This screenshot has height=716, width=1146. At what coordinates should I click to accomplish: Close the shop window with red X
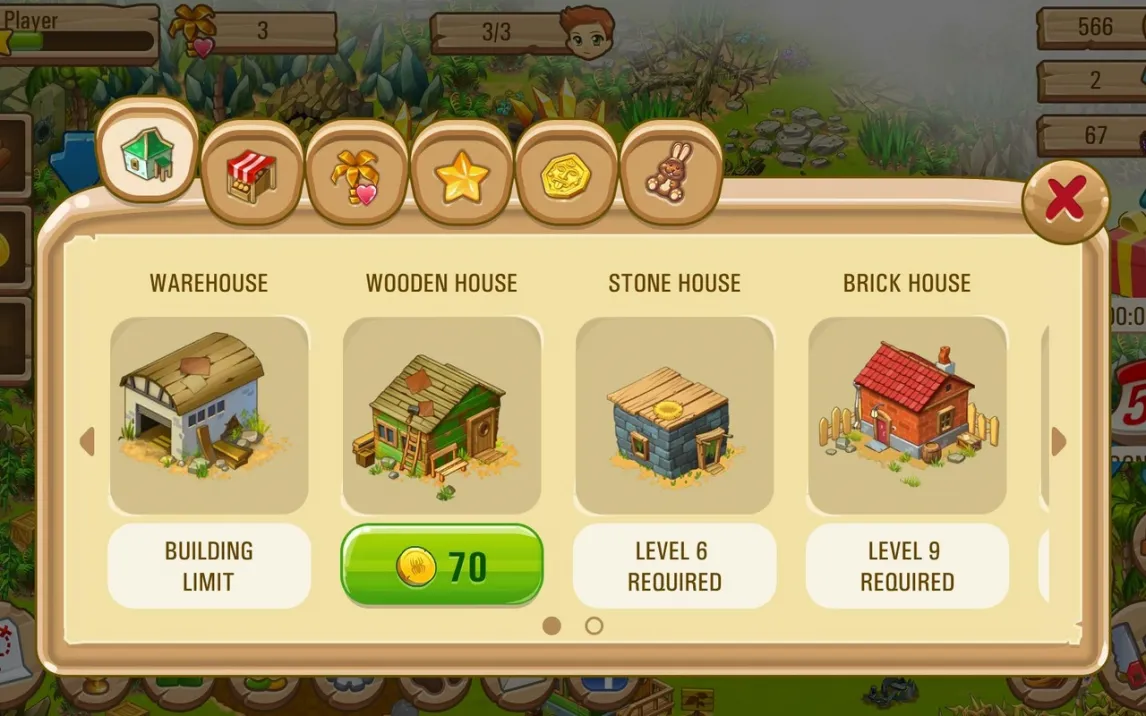tap(1065, 201)
